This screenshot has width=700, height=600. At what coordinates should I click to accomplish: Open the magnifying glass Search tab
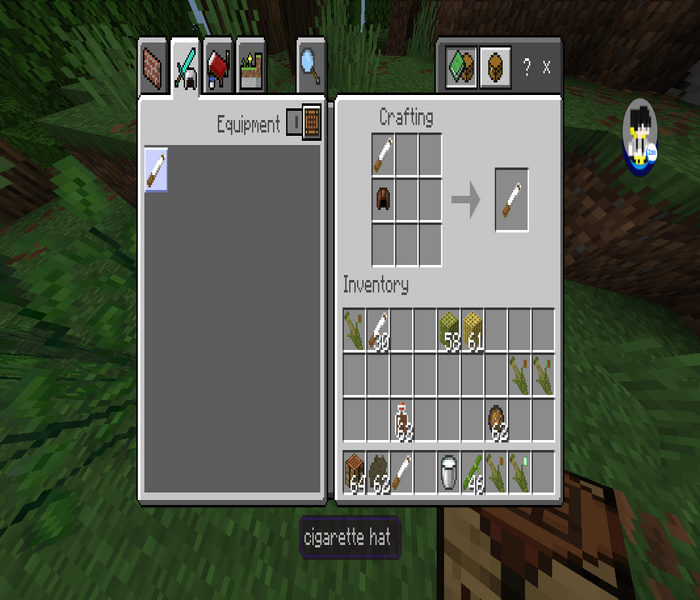311,66
